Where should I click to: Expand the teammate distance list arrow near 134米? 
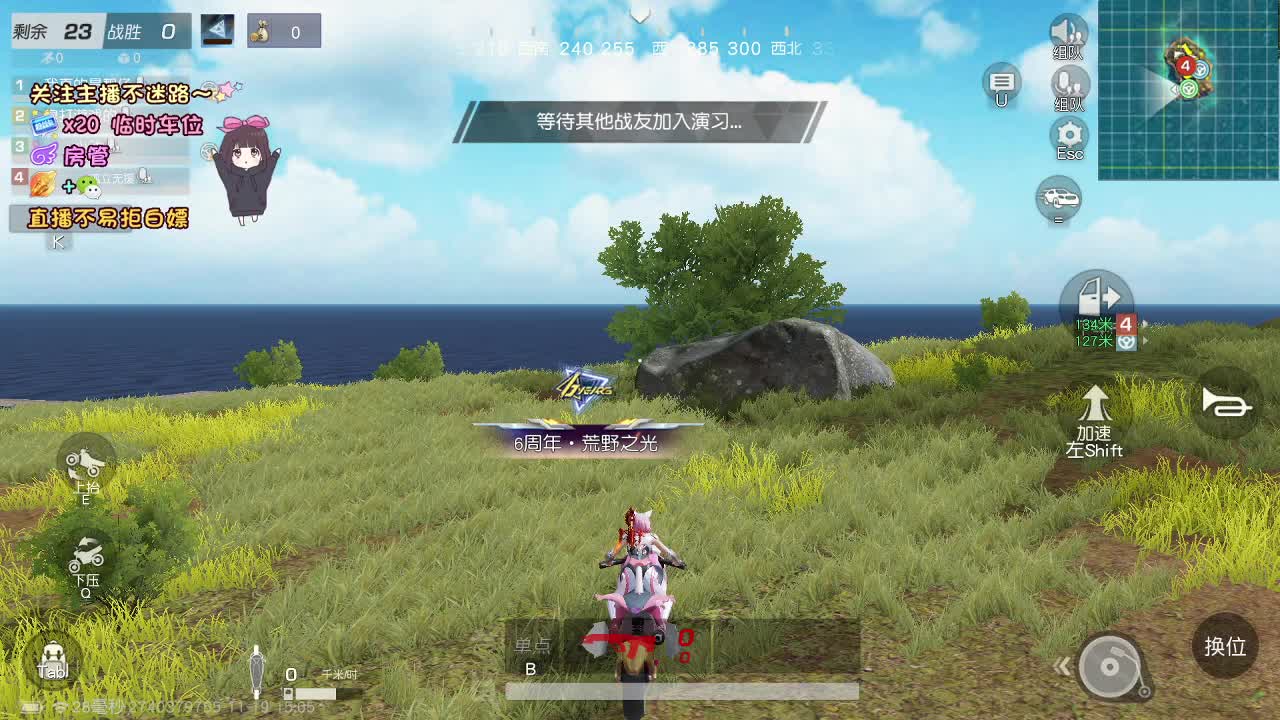pyautogui.click(x=1145, y=340)
